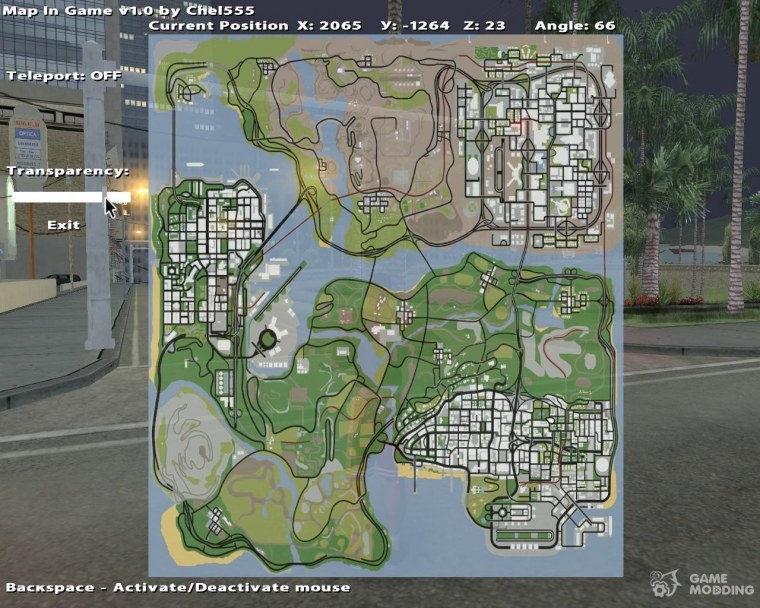Screen dimensions: 760x608
Task: Exit the map menu
Action: (63, 225)
